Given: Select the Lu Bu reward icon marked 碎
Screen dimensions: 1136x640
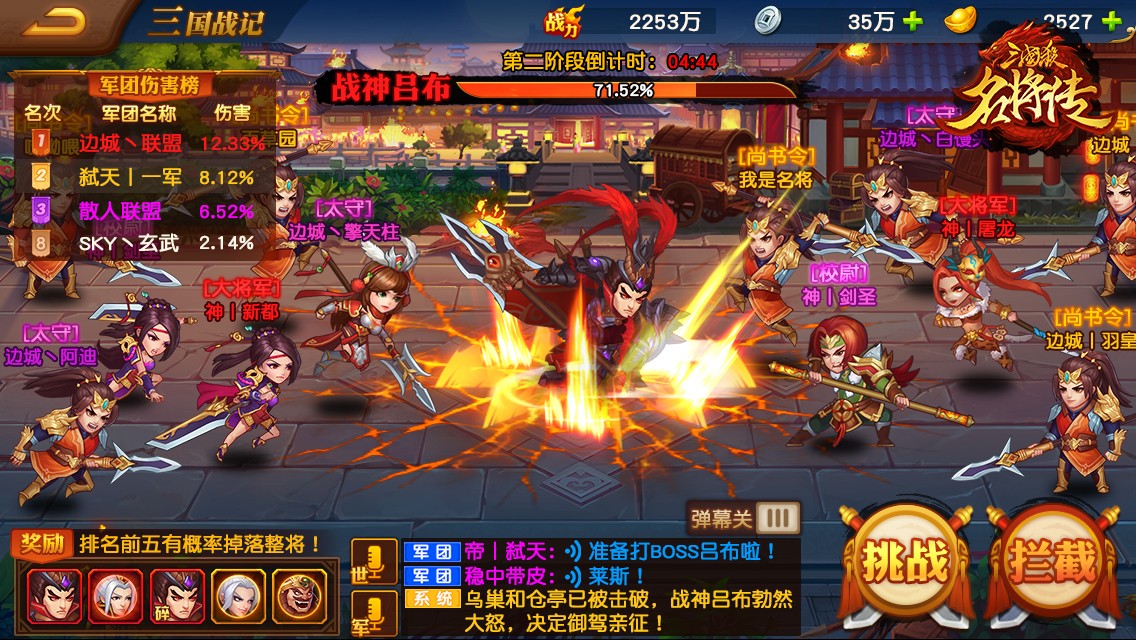Looking at the screenshot, I should [178, 597].
